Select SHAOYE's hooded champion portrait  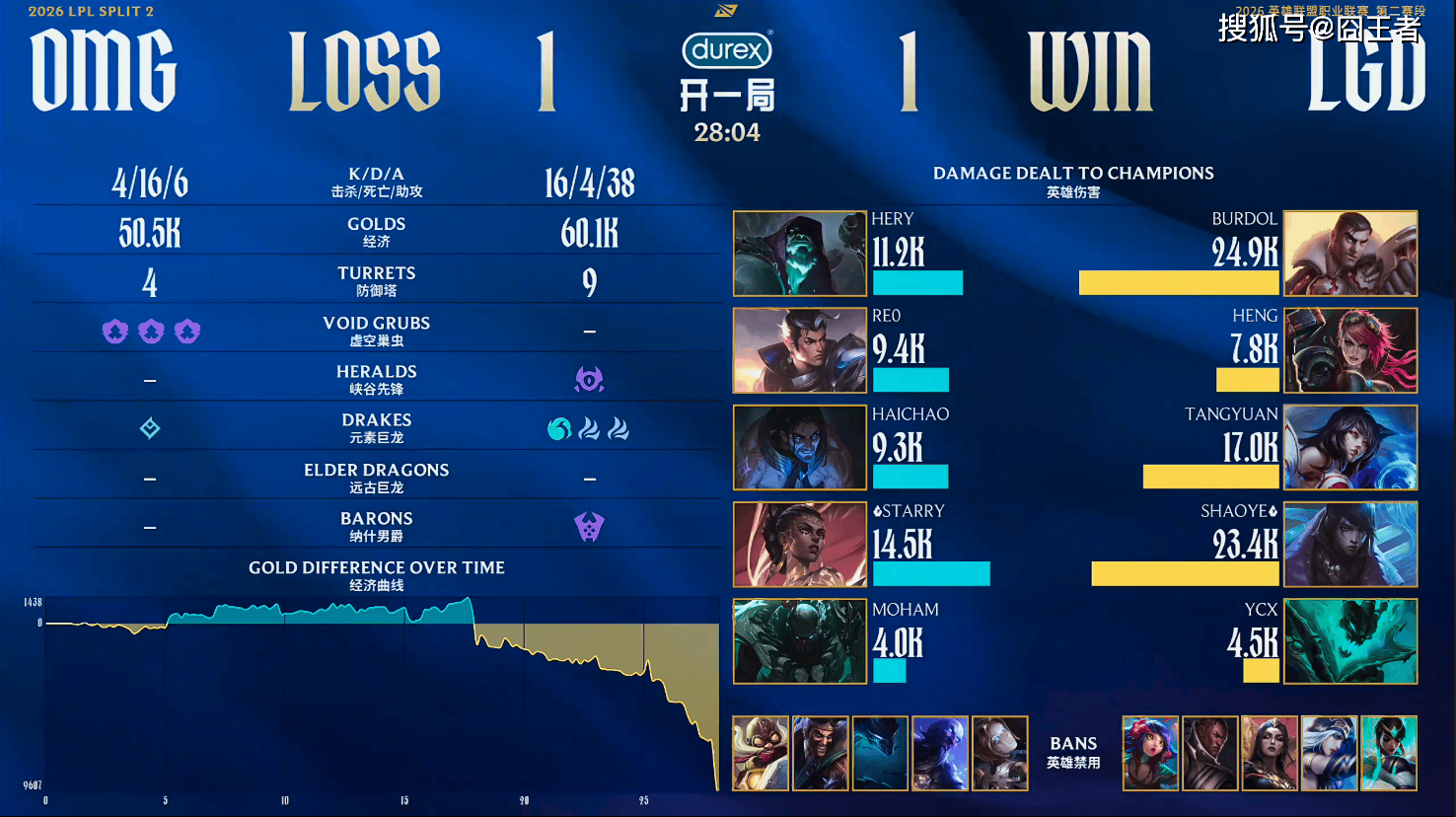1350,545
